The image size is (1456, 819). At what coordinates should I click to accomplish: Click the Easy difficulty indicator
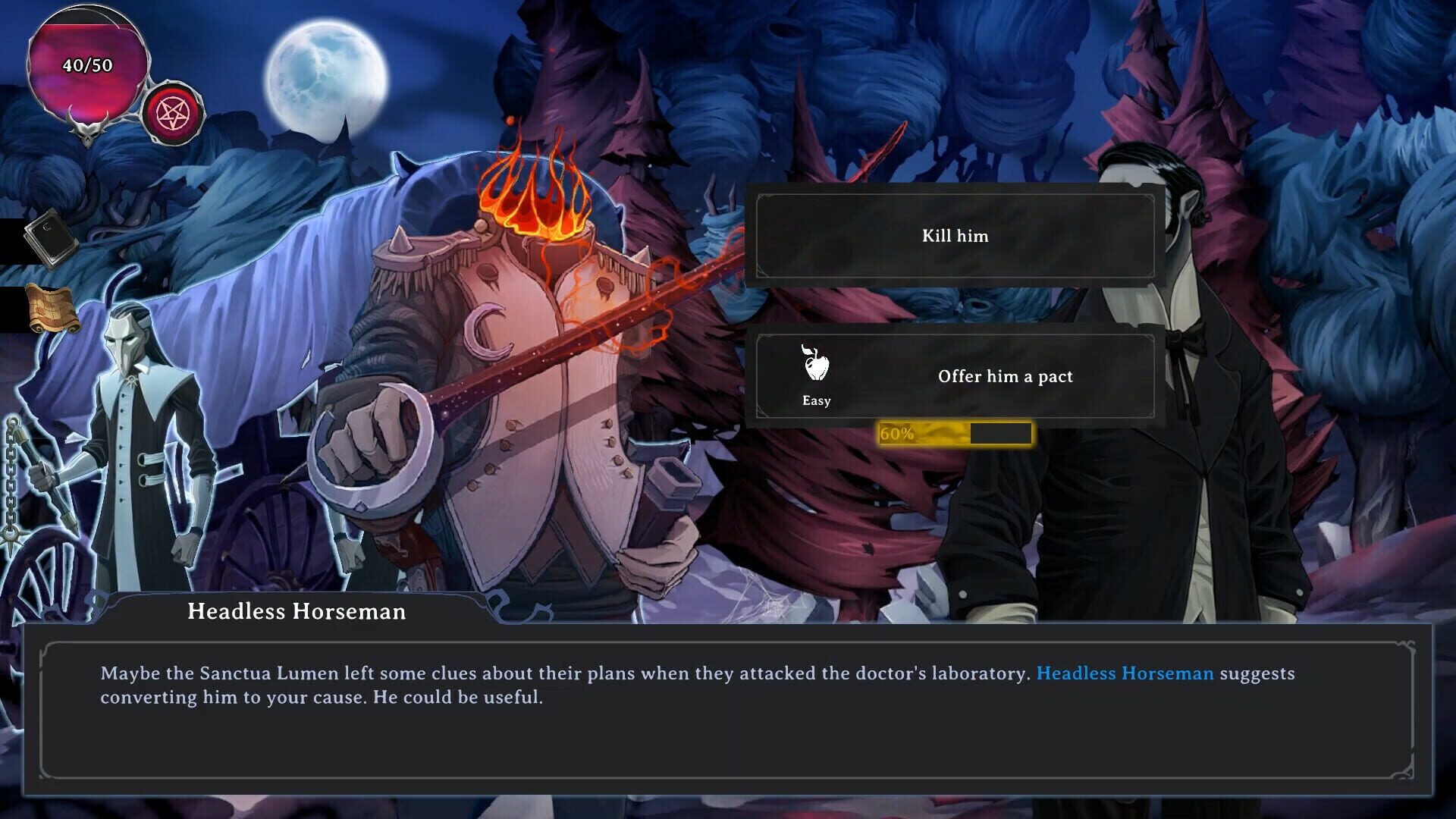(815, 401)
